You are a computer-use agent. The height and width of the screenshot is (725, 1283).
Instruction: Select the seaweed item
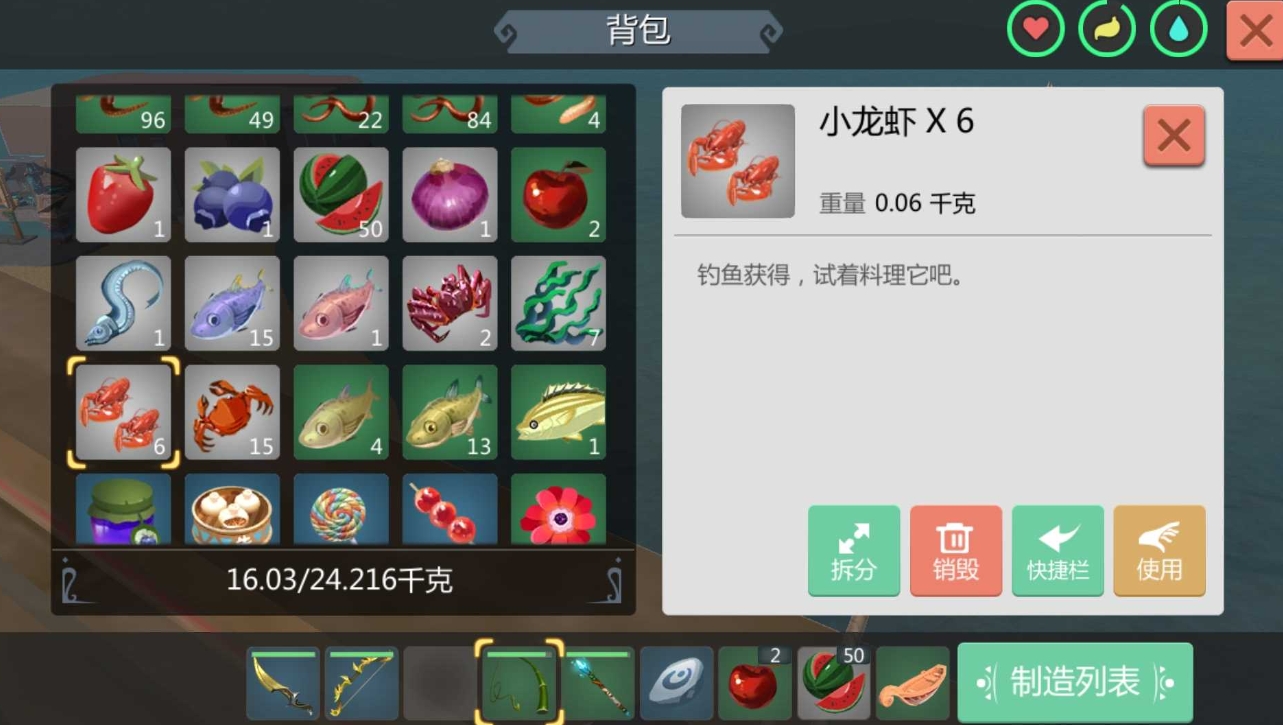pyautogui.click(x=558, y=303)
